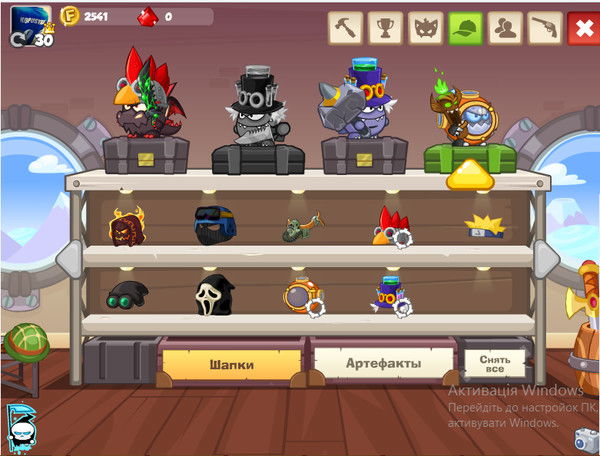Select the flaming brown mask hat

point(127,226)
